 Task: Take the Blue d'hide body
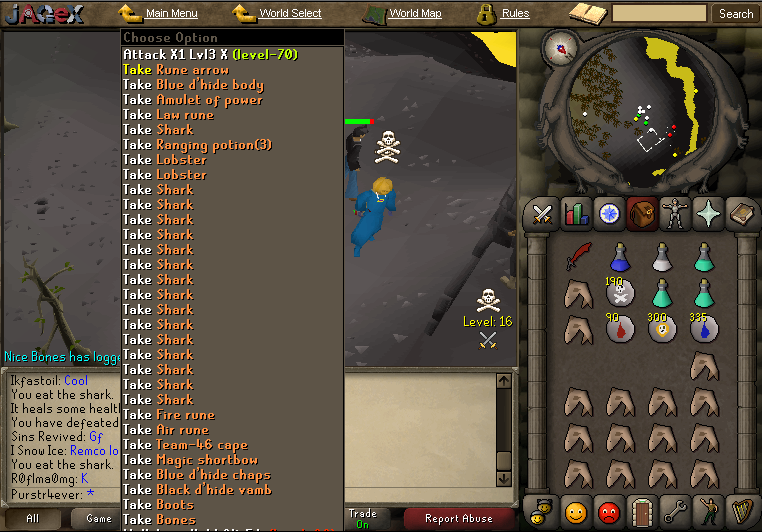(x=193, y=84)
